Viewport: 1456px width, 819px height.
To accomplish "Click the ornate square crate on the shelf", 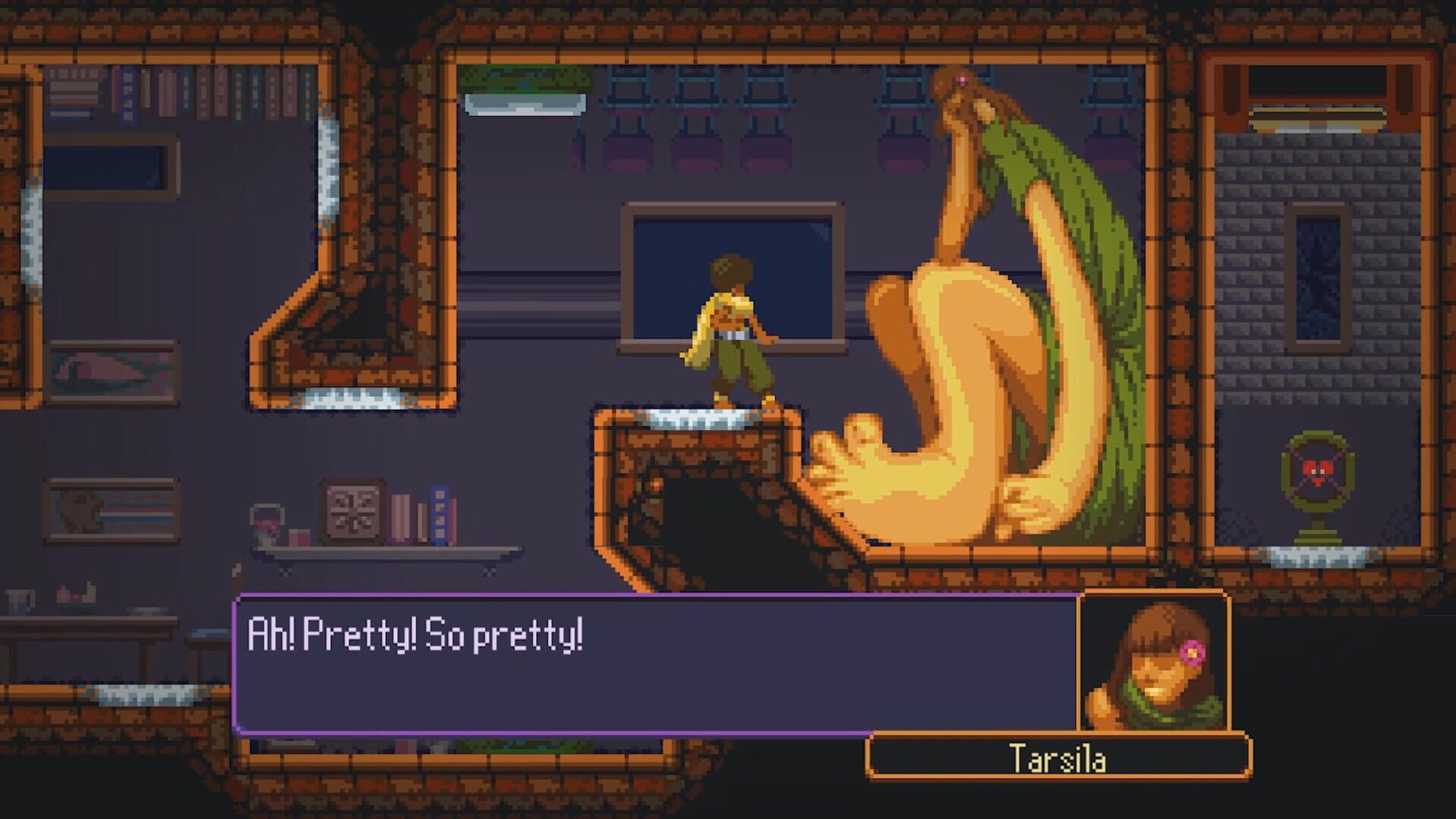I will (x=353, y=510).
